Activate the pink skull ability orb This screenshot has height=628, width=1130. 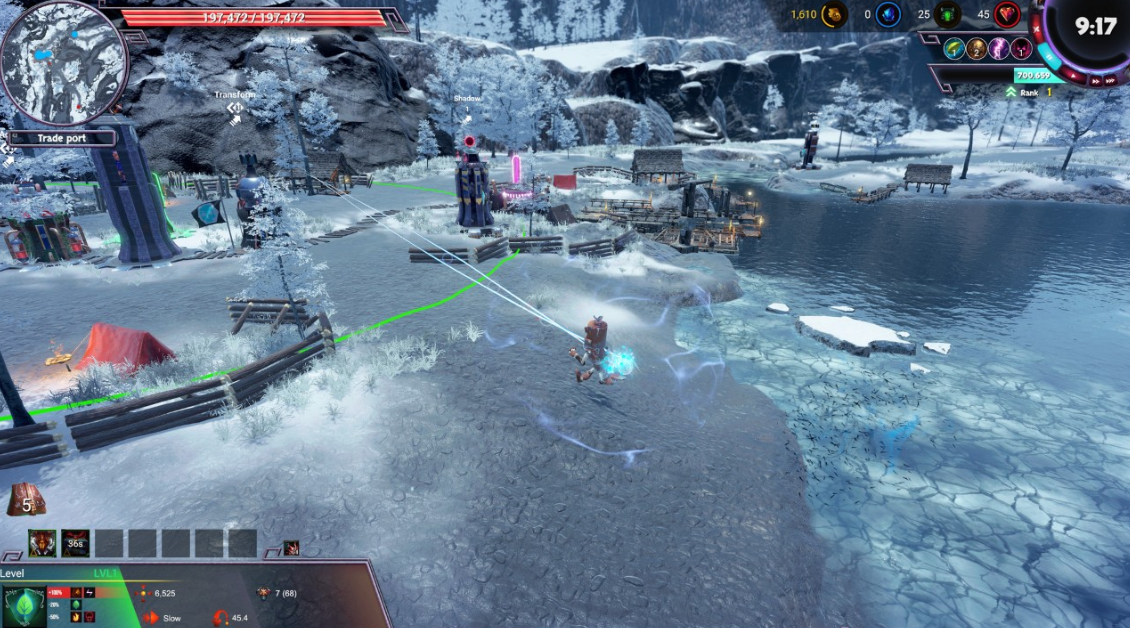1020,49
